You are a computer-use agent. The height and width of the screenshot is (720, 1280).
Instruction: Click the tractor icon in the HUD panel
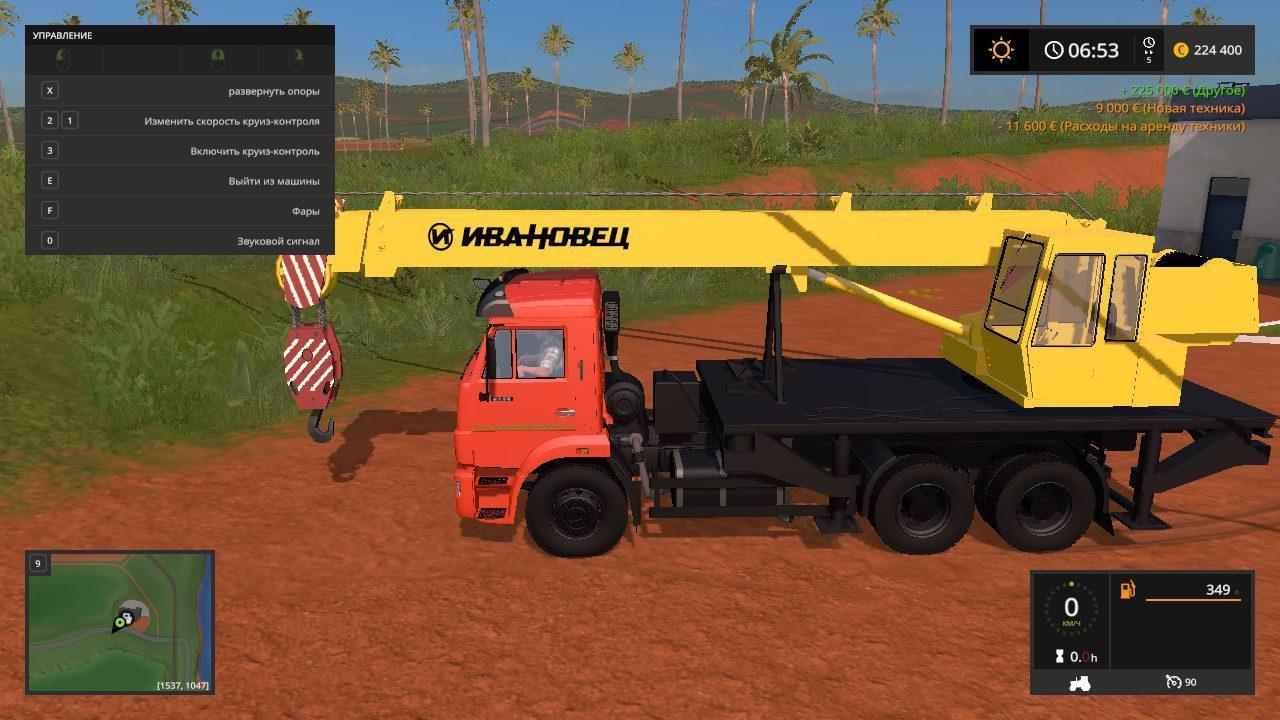(1079, 682)
